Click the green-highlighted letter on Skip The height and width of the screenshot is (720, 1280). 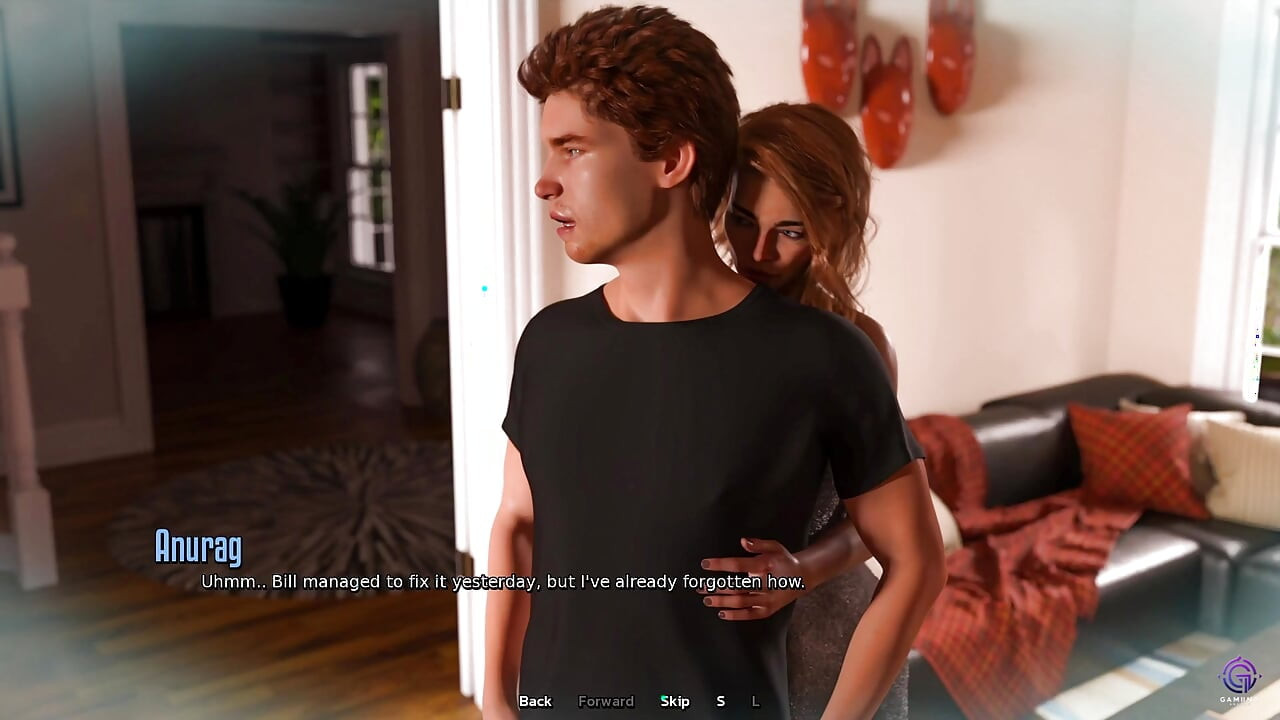663,701
